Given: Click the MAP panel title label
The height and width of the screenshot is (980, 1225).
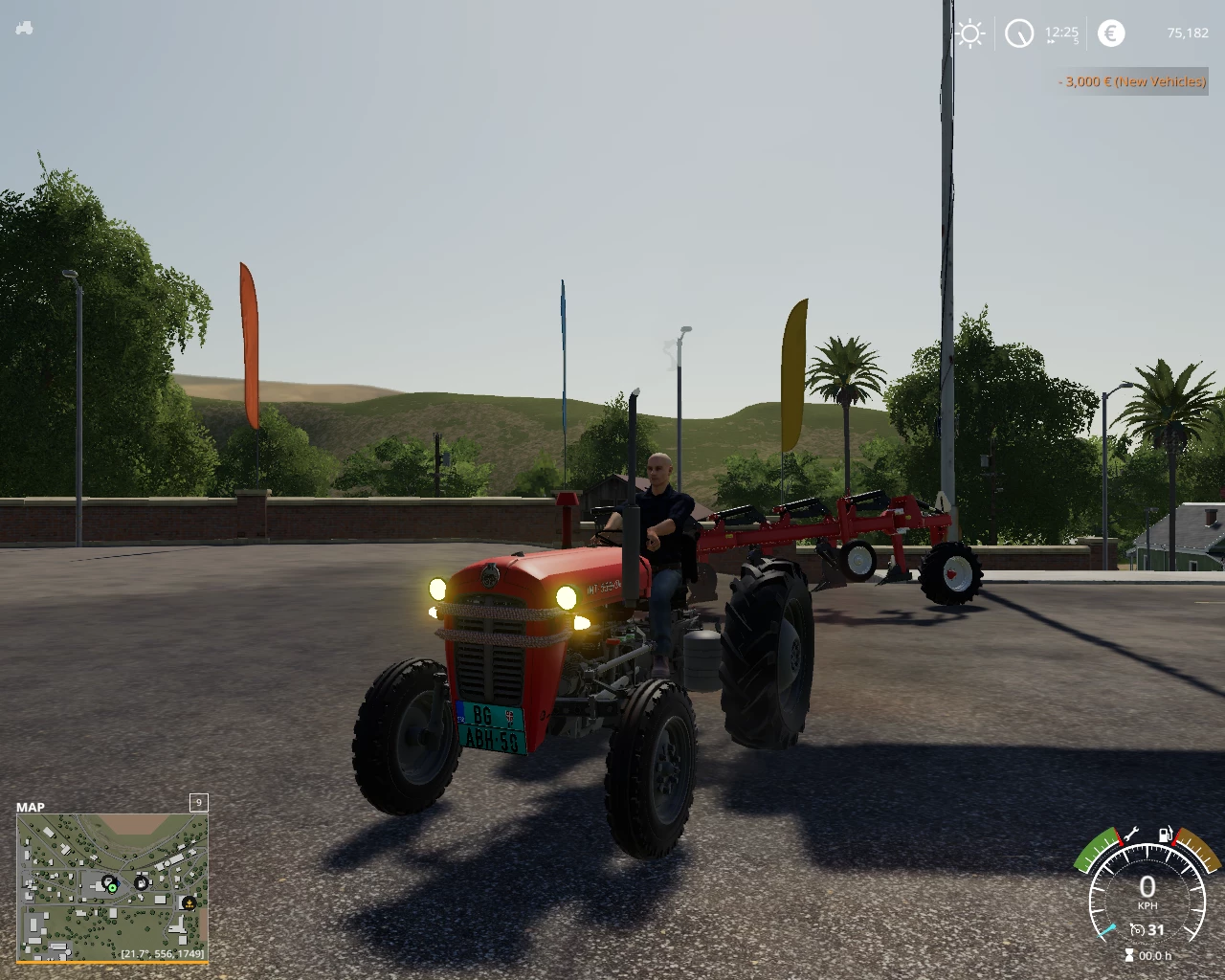Looking at the screenshot, I should (x=31, y=807).
